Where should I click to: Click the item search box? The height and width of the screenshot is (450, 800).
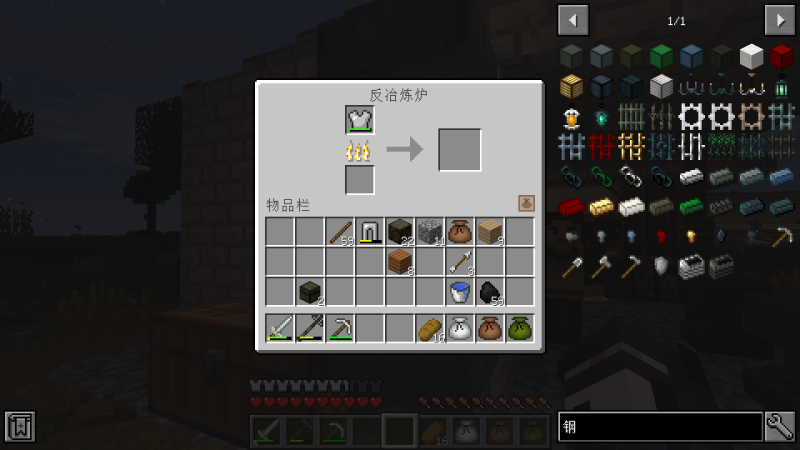coord(660,427)
